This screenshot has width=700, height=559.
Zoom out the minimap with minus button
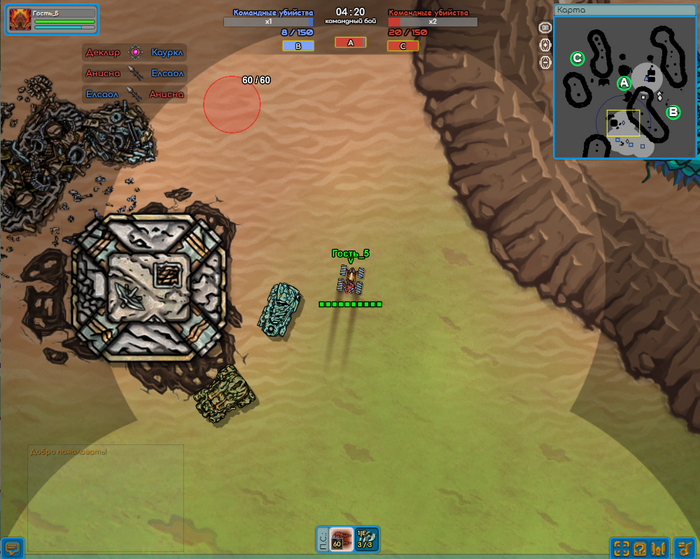click(545, 62)
